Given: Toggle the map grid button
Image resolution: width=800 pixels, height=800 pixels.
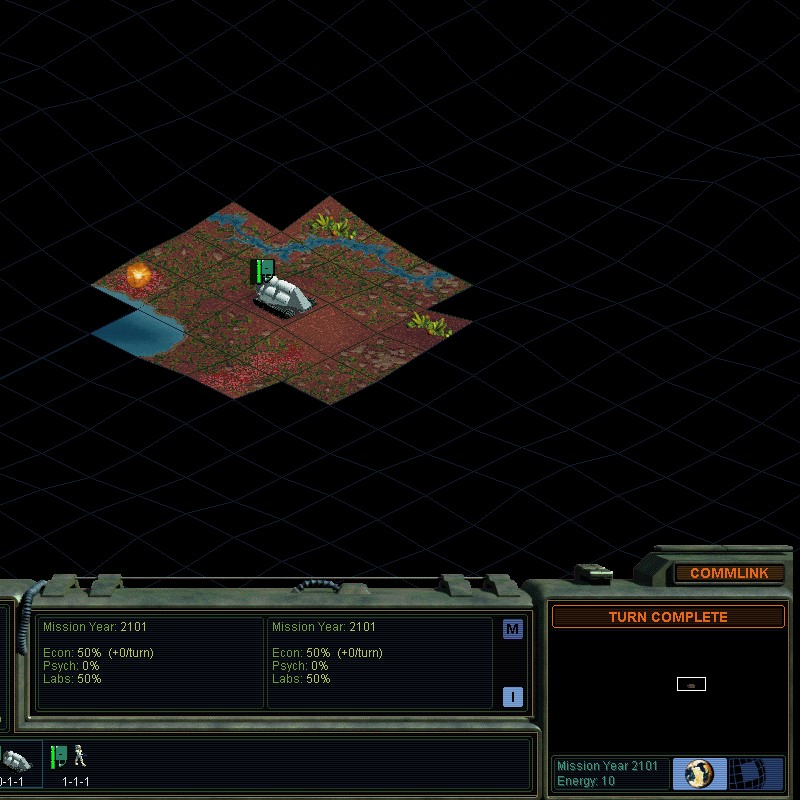Looking at the screenshot, I should point(755,773).
